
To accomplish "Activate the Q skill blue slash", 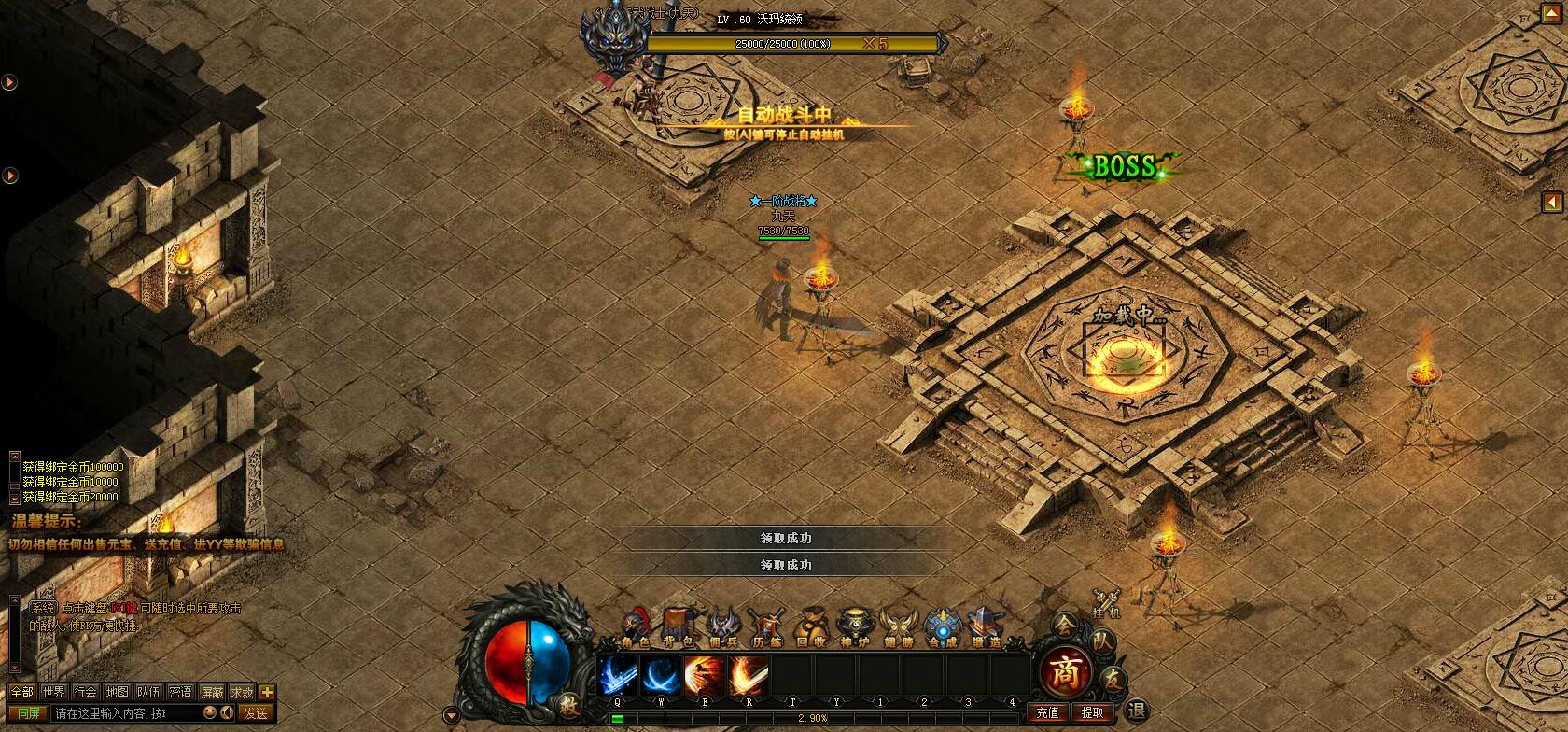I will [x=617, y=675].
